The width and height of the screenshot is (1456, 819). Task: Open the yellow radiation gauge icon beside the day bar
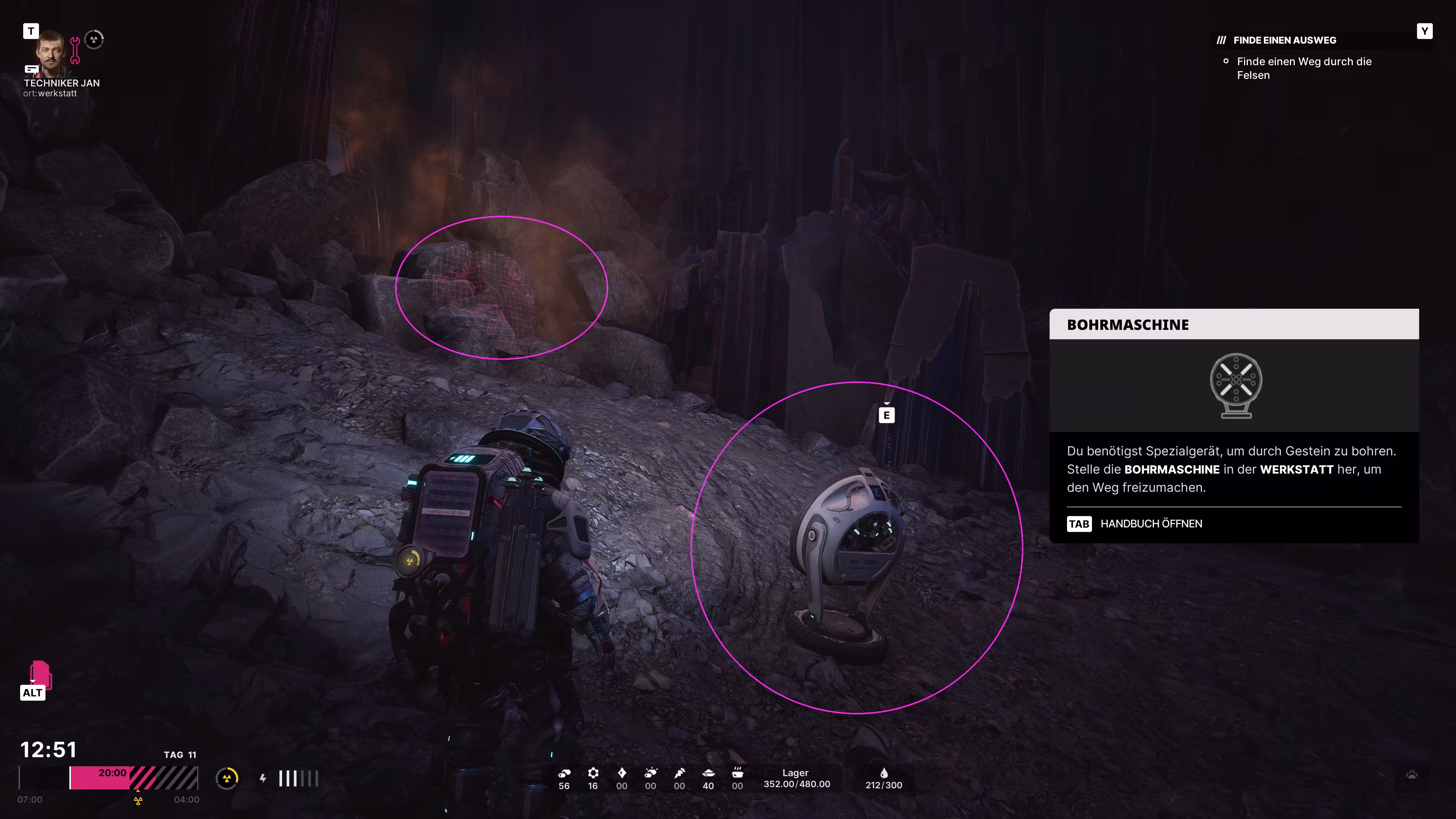227,778
